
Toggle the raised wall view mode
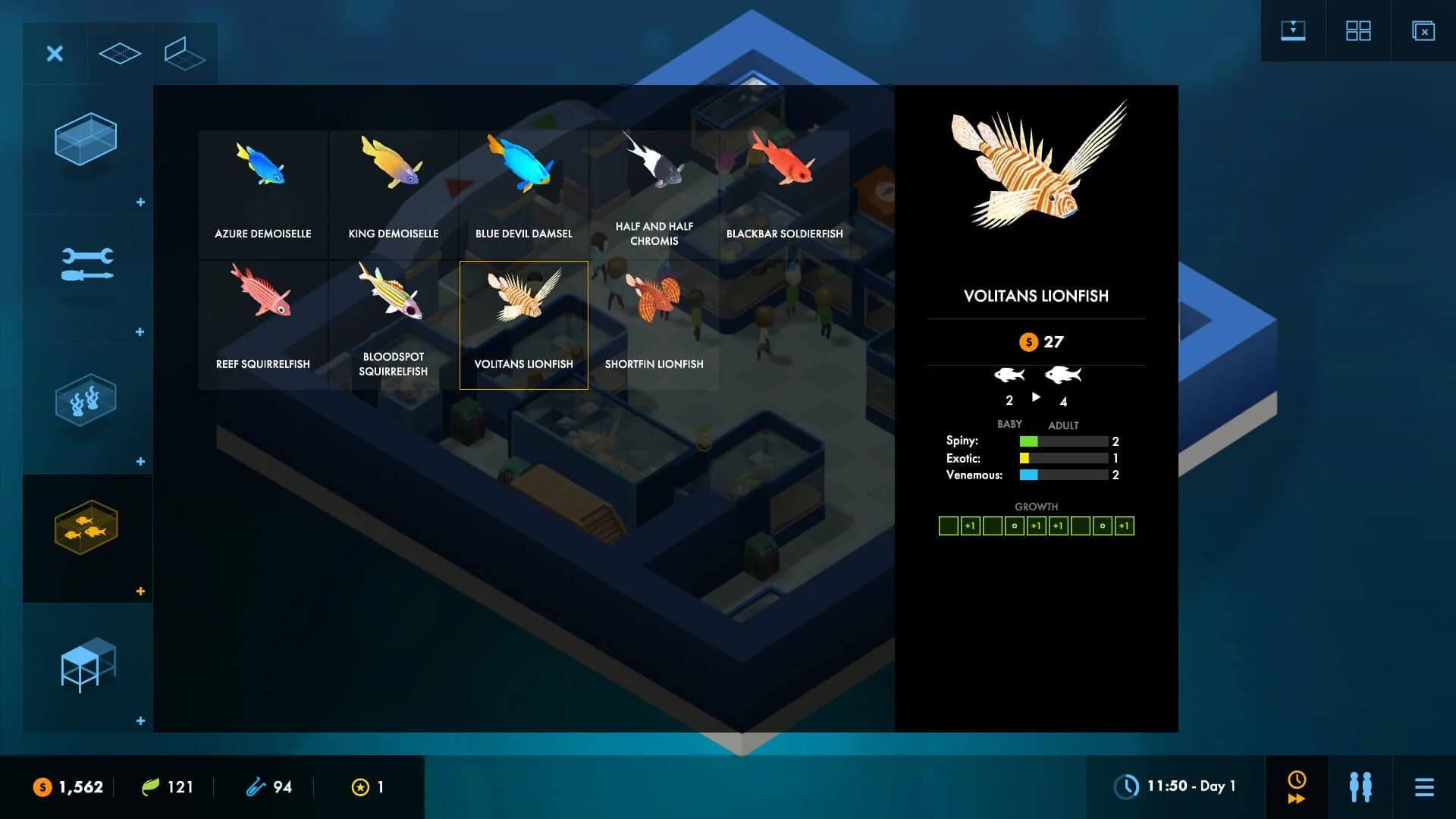coord(184,53)
